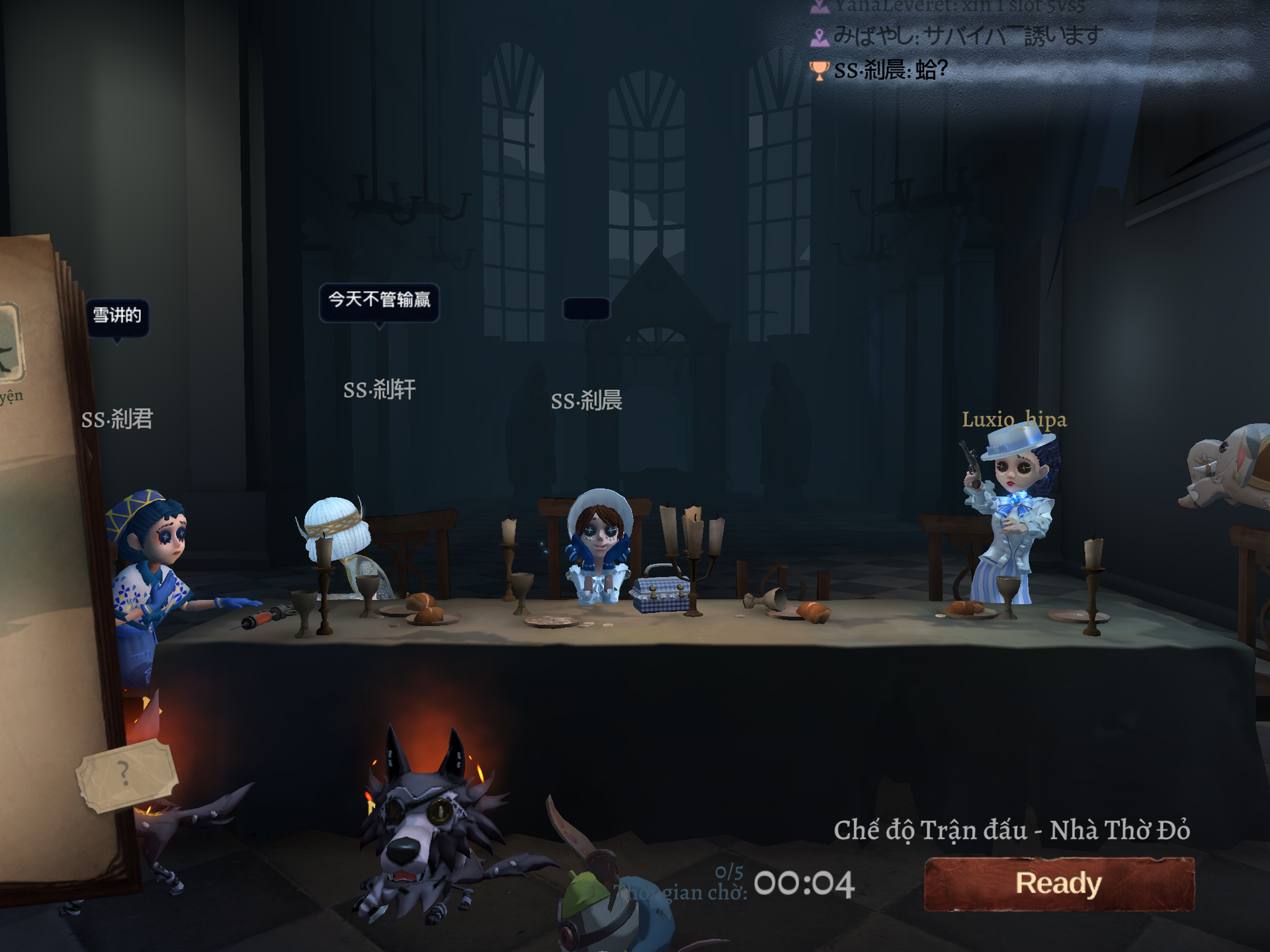Select player name SS·刹轩

[x=379, y=390]
